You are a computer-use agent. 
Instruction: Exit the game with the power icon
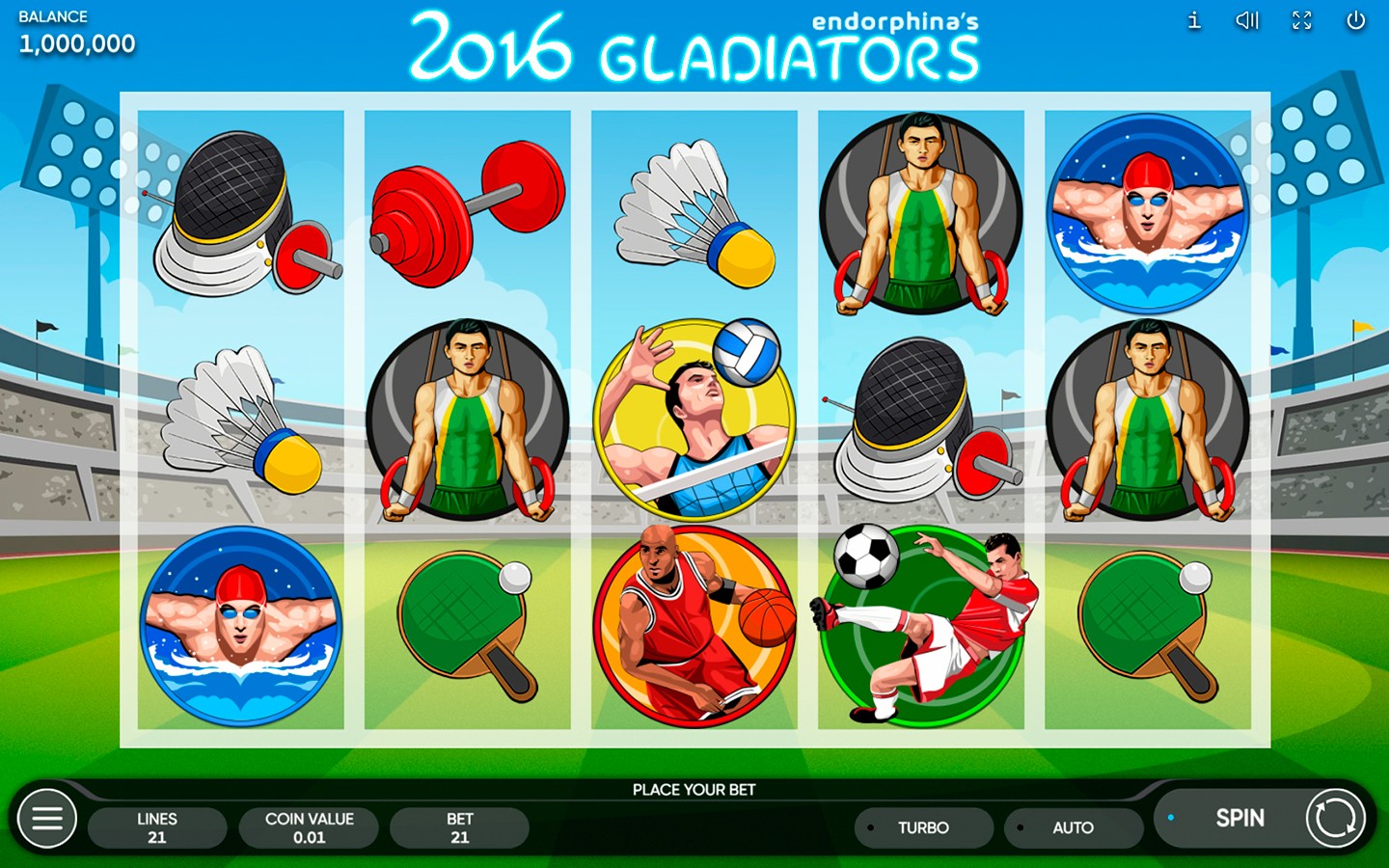click(1355, 20)
